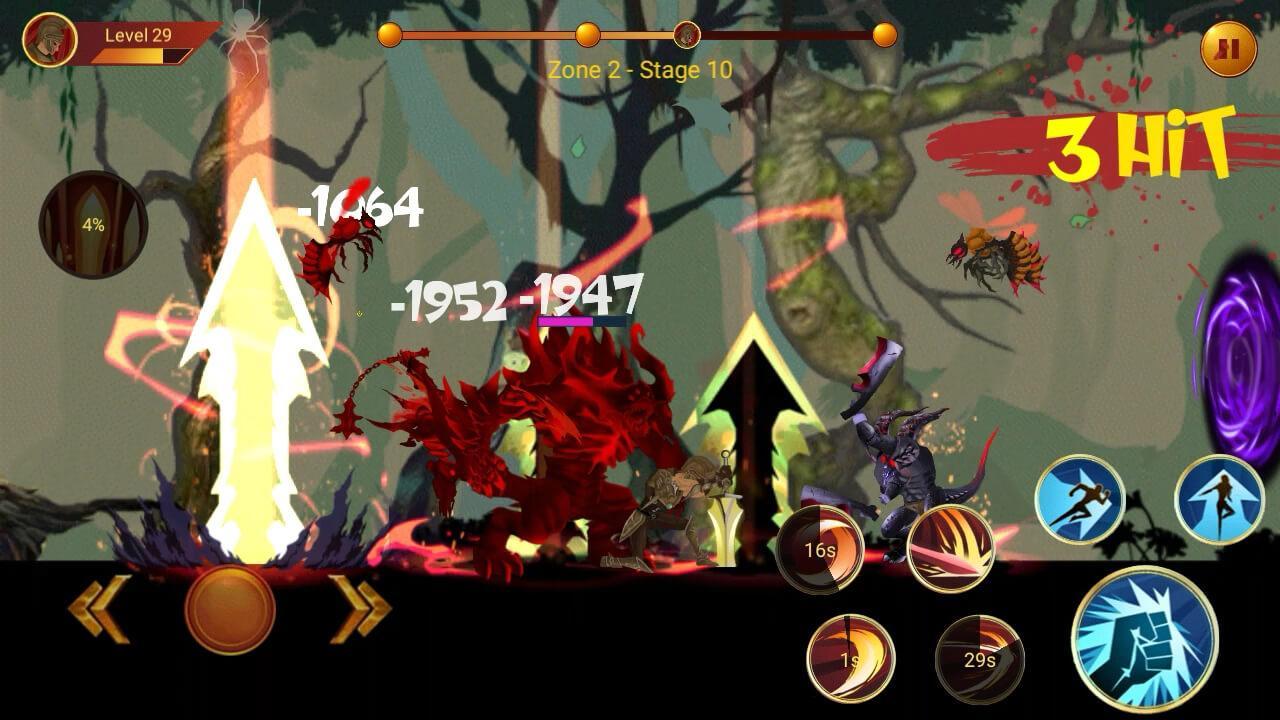The height and width of the screenshot is (720, 1280).
Task: Jump using the blue up-arrow figure button
Action: [x=1219, y=499]
